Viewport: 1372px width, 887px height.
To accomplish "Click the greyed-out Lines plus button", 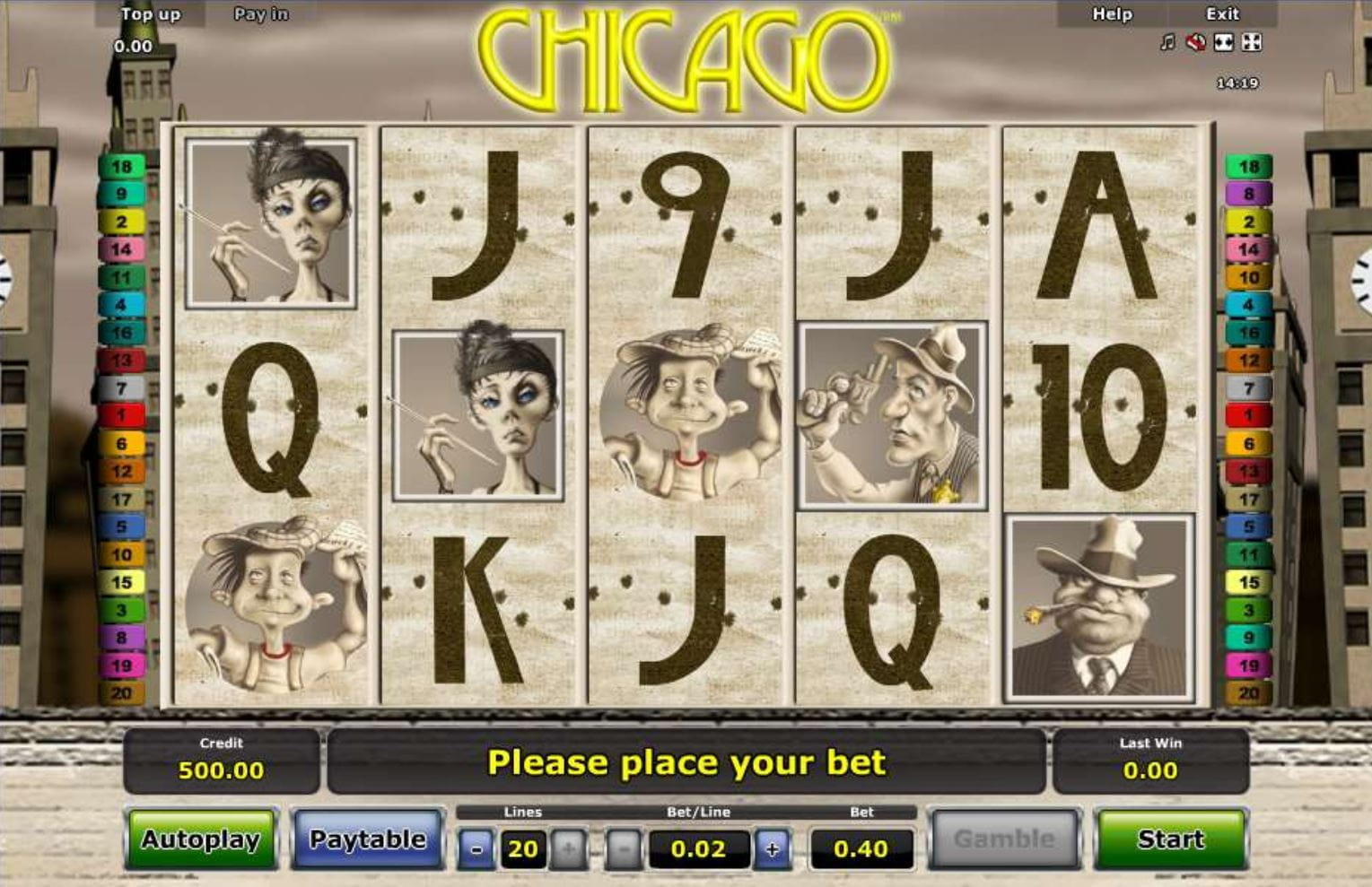I will (x=569, y=848).
